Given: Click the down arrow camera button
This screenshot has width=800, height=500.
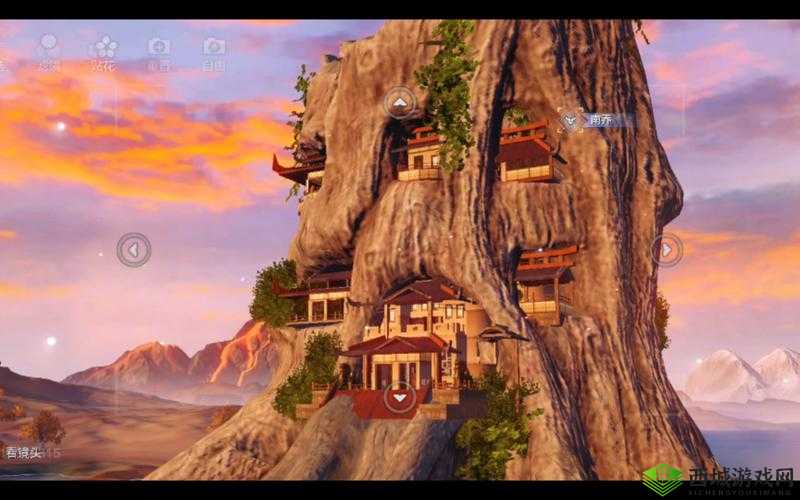Looking at the screenshot, I should coord(400,397).
